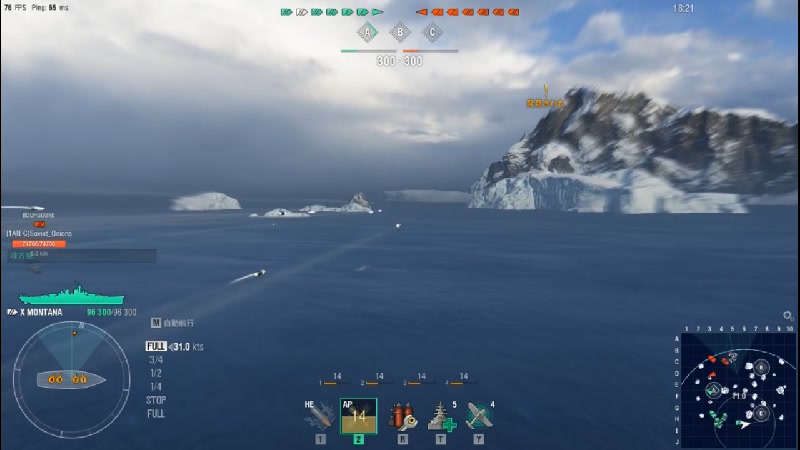Set engine telegraph to 3/4 speed
Screen dimensions: 800x450
(x=156, y=360)
